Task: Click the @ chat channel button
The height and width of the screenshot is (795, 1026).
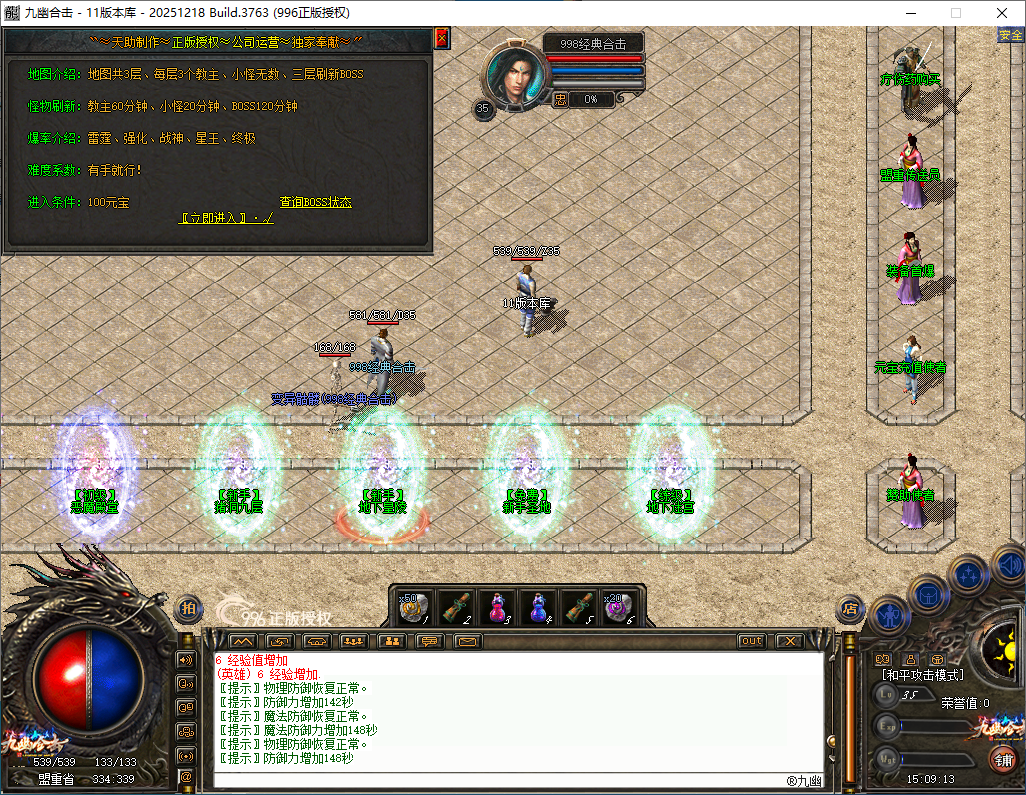Action: [x=186, y=776]
